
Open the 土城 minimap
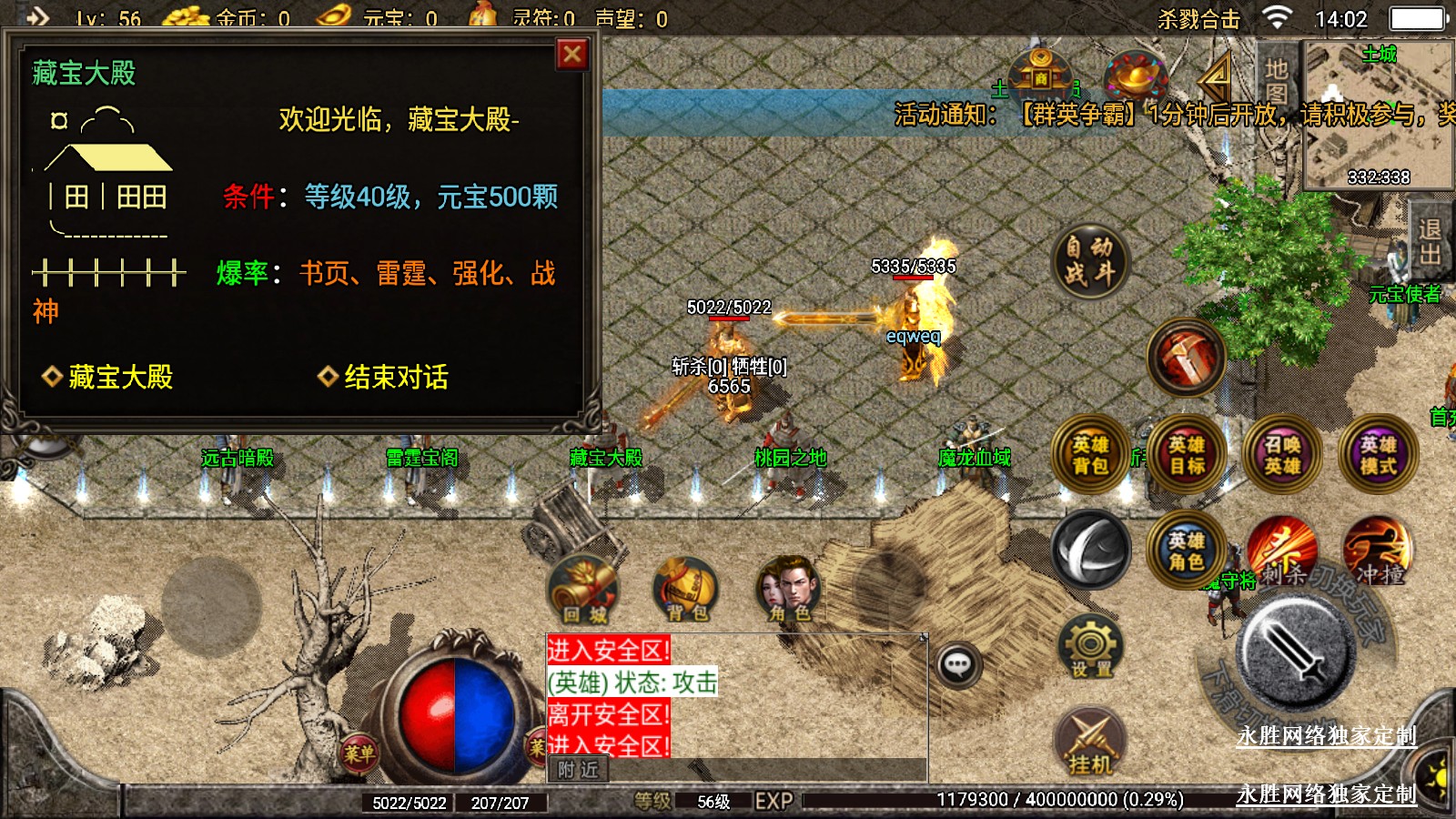(1378, 114)
